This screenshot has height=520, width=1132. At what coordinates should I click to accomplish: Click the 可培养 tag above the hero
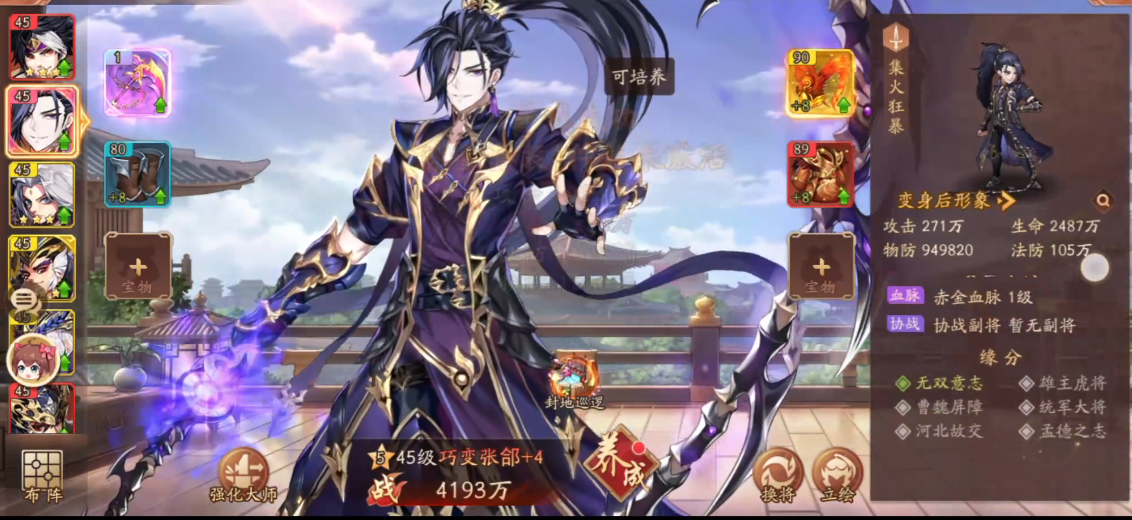[x=638, y=78]
